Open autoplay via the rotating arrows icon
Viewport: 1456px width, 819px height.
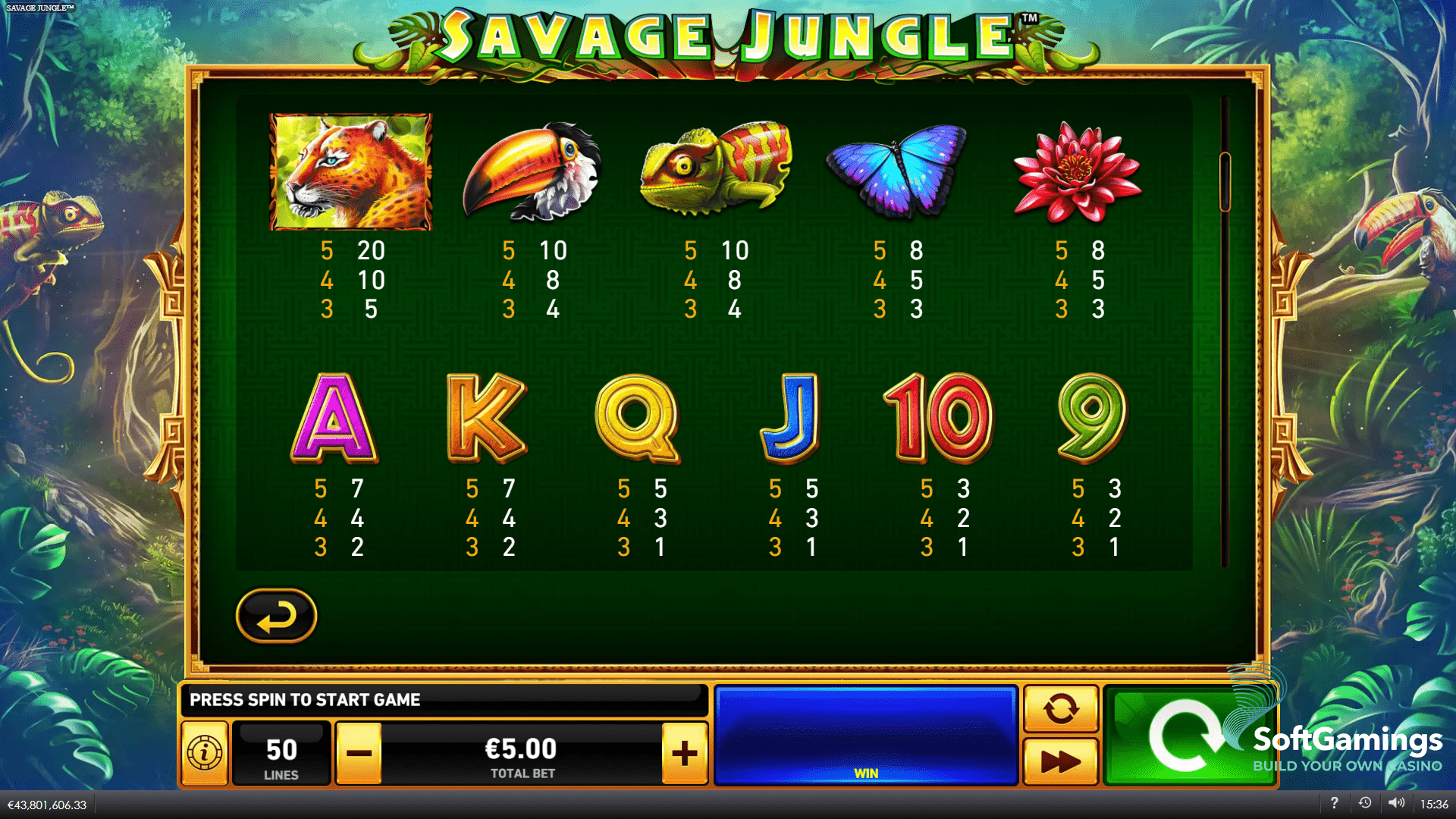coord(1061,710)
